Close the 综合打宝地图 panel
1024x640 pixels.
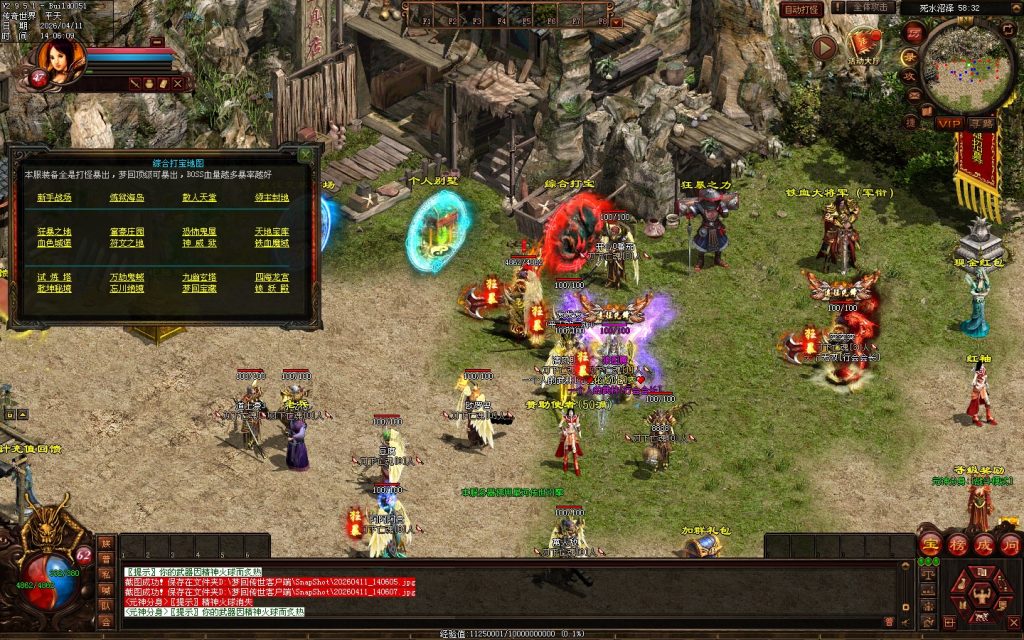[305, 155]
